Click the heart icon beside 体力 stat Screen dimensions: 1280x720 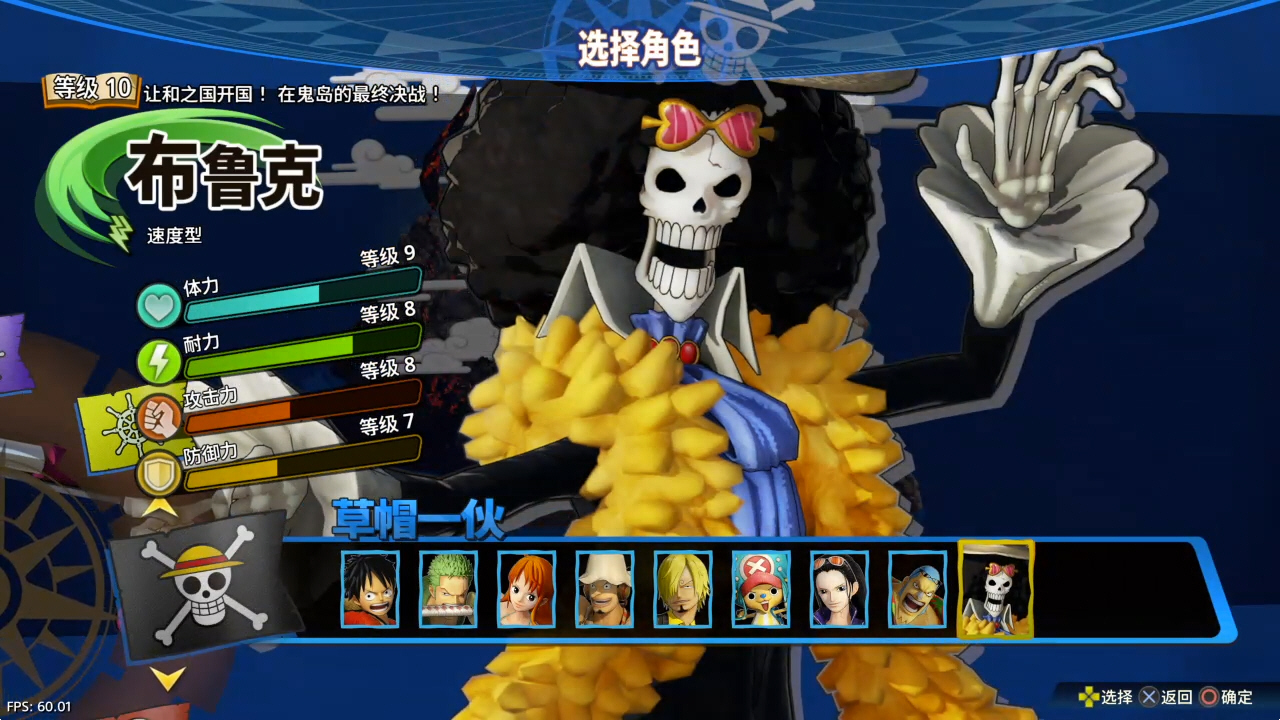[159, 305]
